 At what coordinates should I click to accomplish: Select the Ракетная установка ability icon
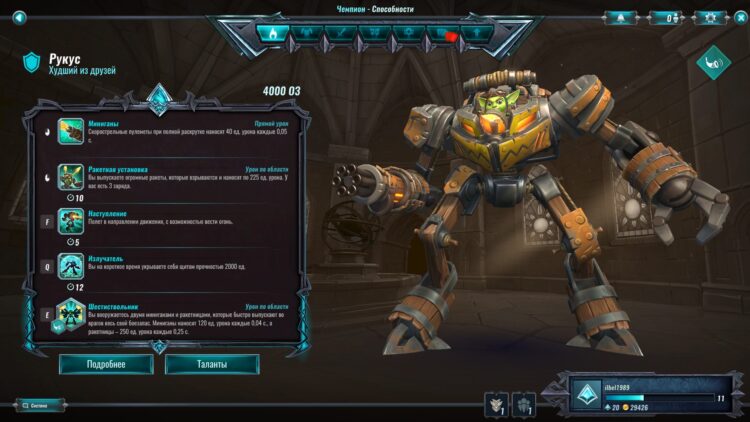click(71, 177)
